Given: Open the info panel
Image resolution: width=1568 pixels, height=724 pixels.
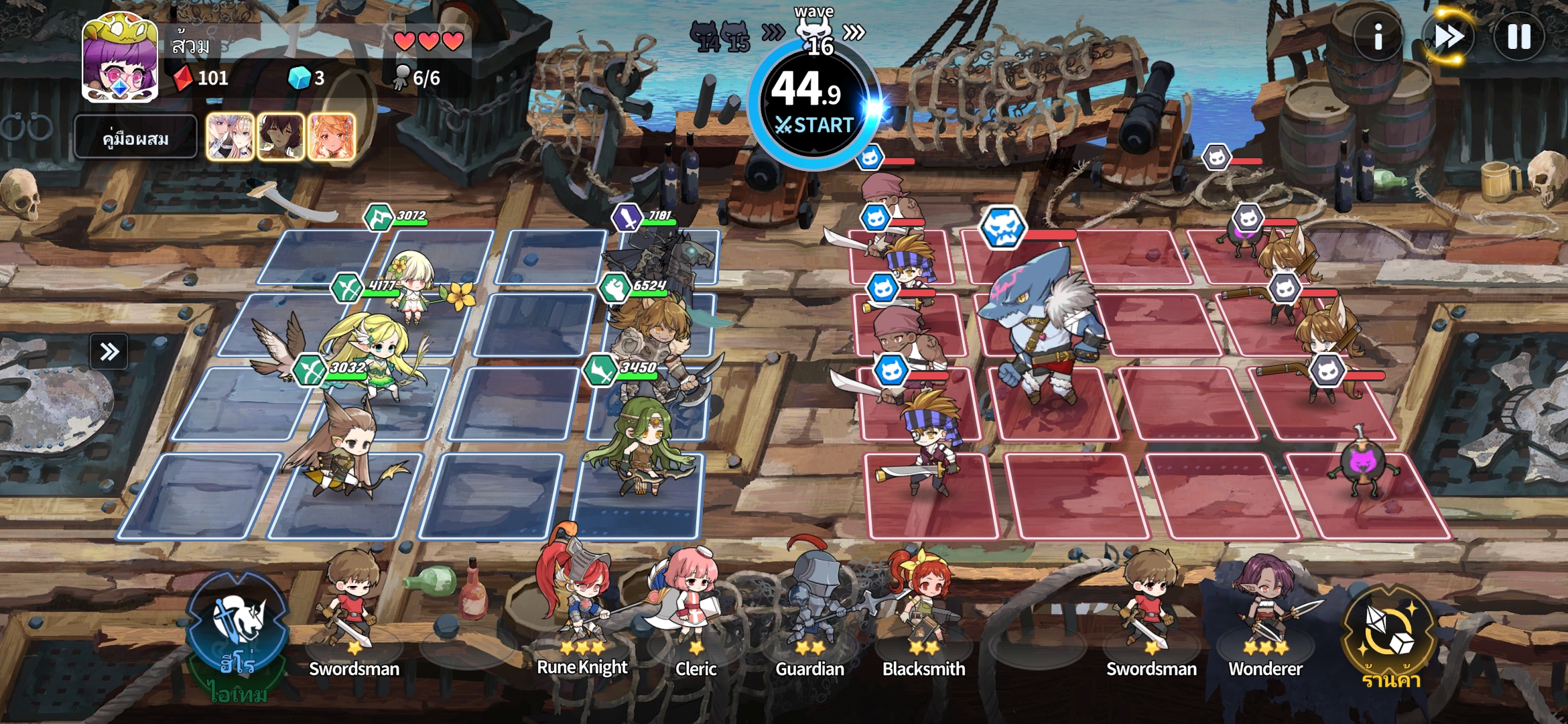Looking at the screenshot, I should point(1378,37).
